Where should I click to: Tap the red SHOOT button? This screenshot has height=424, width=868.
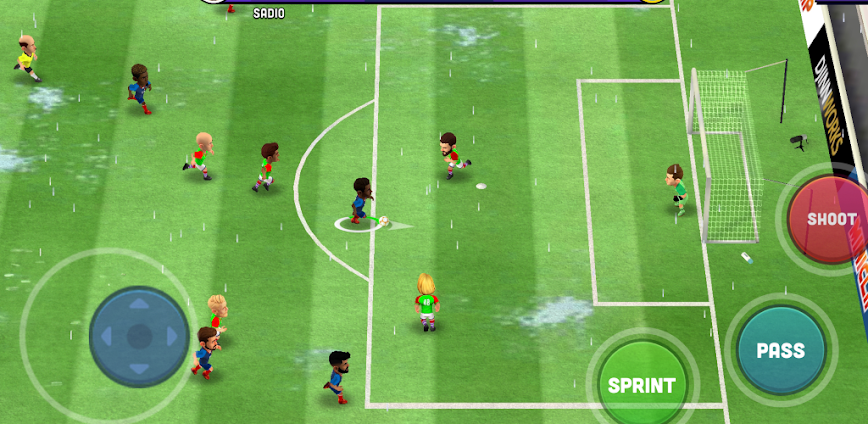(x=829, y=219)
